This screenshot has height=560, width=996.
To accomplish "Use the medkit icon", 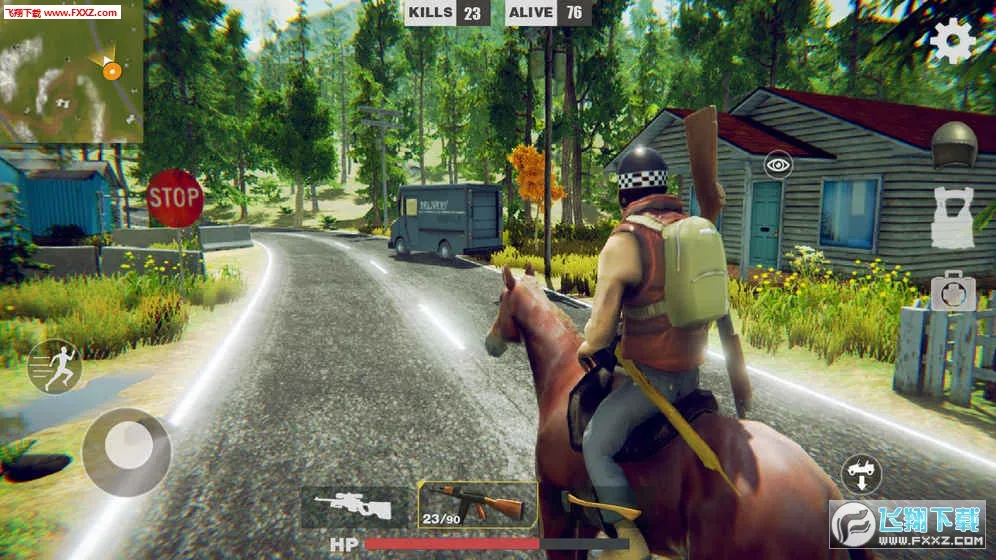I will [x=952, y=291].
